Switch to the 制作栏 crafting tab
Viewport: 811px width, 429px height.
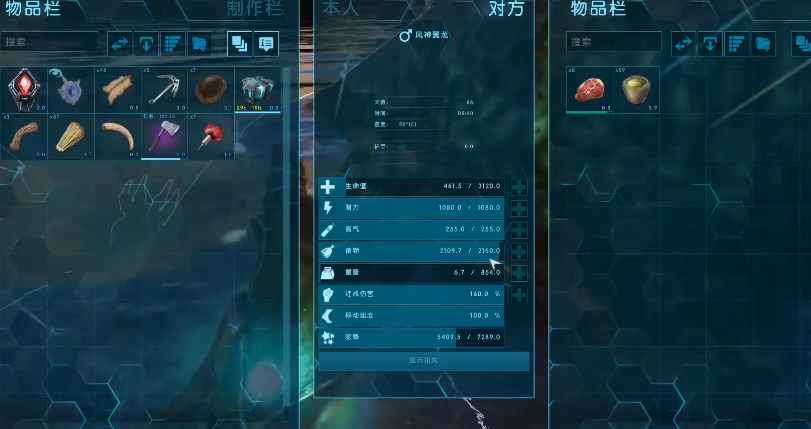(x=252, y=10)
